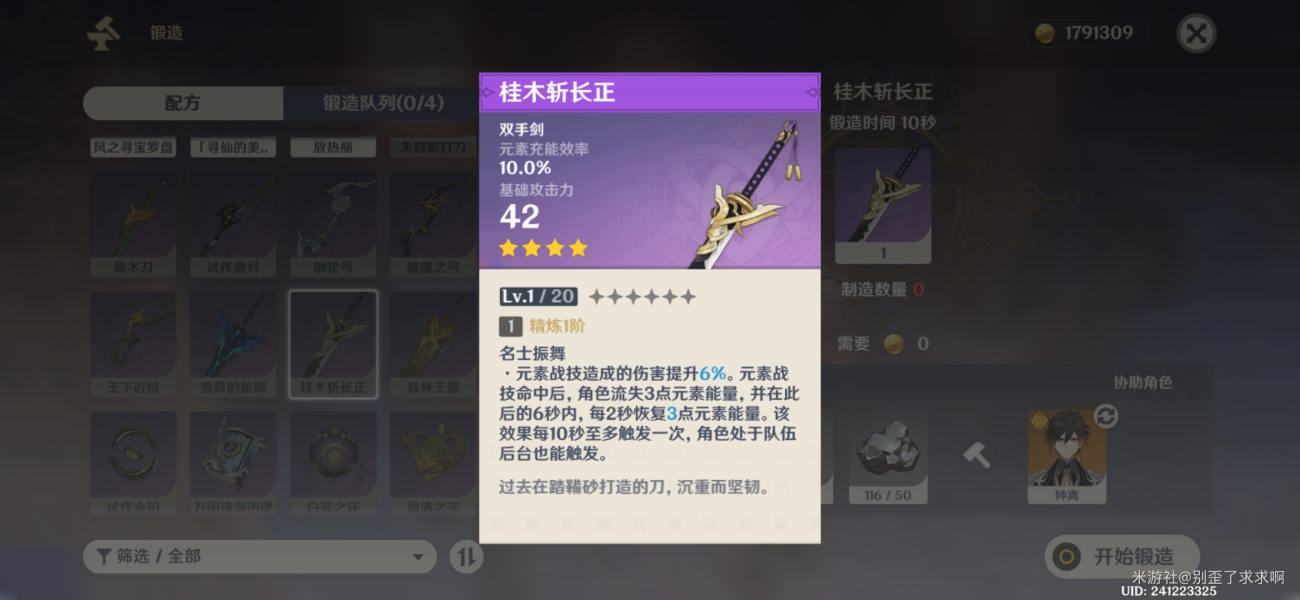The width and height of the screenshot is (1300, 600).
Task: Swap the assisting character with refresh icon
Action: coord(1105,416)
